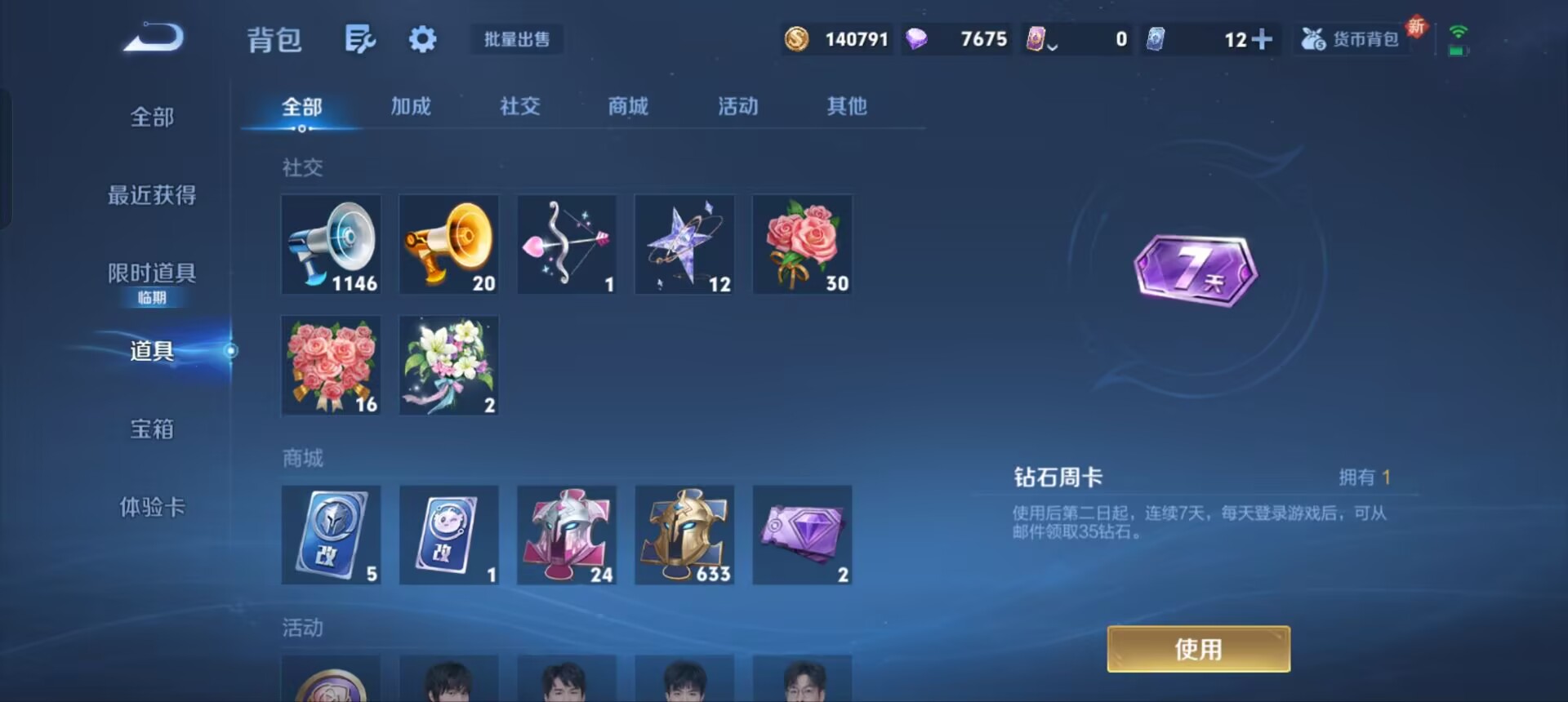Viewport: 1568px width, 702px height.
Task: Click the 7-day diamond card preview image
Action: [1196, 269]
